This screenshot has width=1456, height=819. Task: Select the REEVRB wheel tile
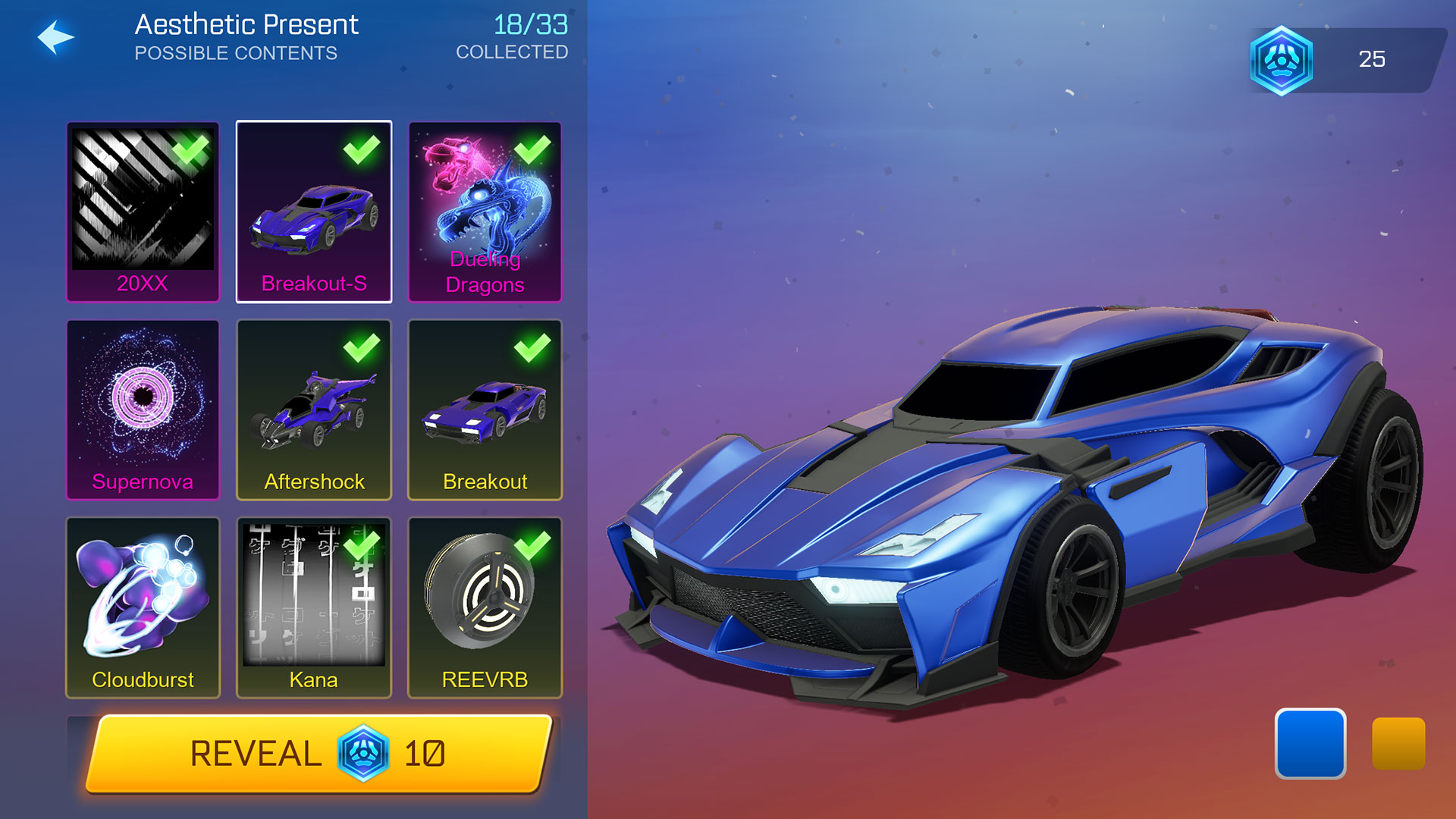(x=485, y=607)
